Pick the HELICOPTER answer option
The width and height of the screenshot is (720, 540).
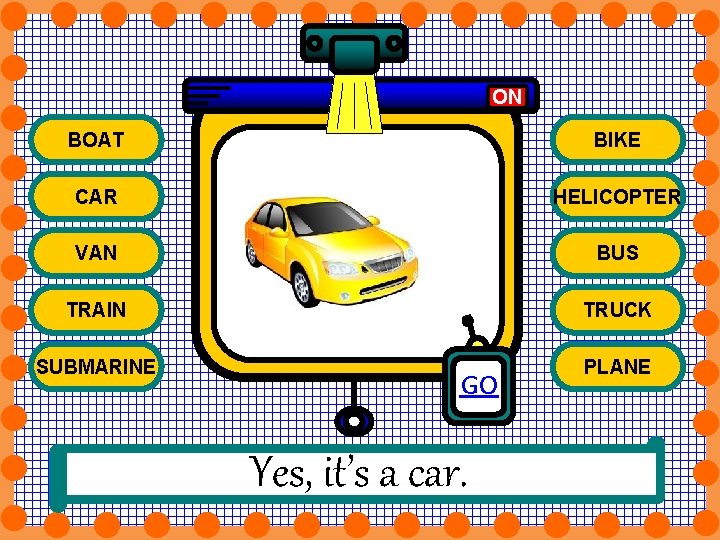(x=617, y=197)
